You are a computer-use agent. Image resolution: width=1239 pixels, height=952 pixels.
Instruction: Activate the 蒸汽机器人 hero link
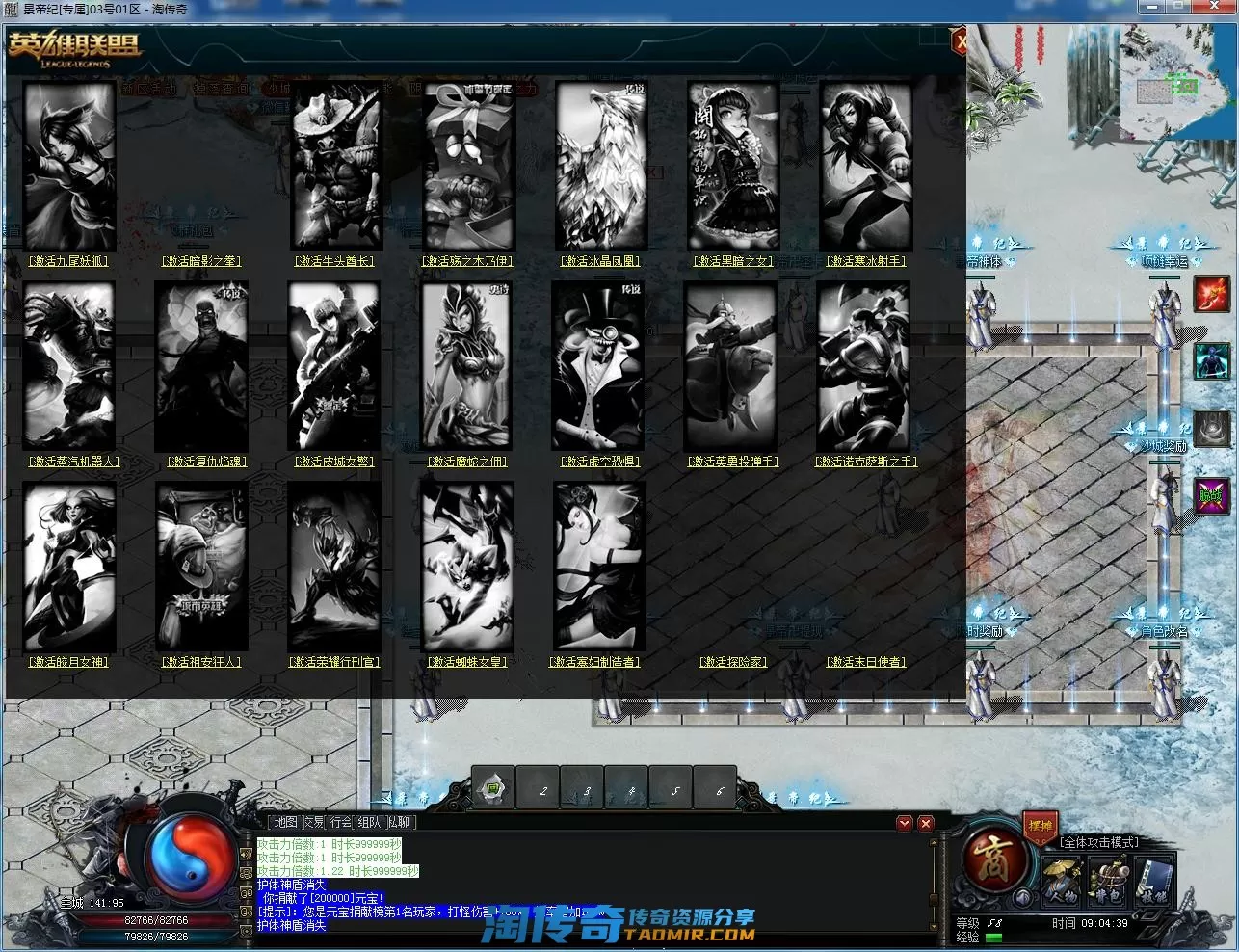click(74, 462)
